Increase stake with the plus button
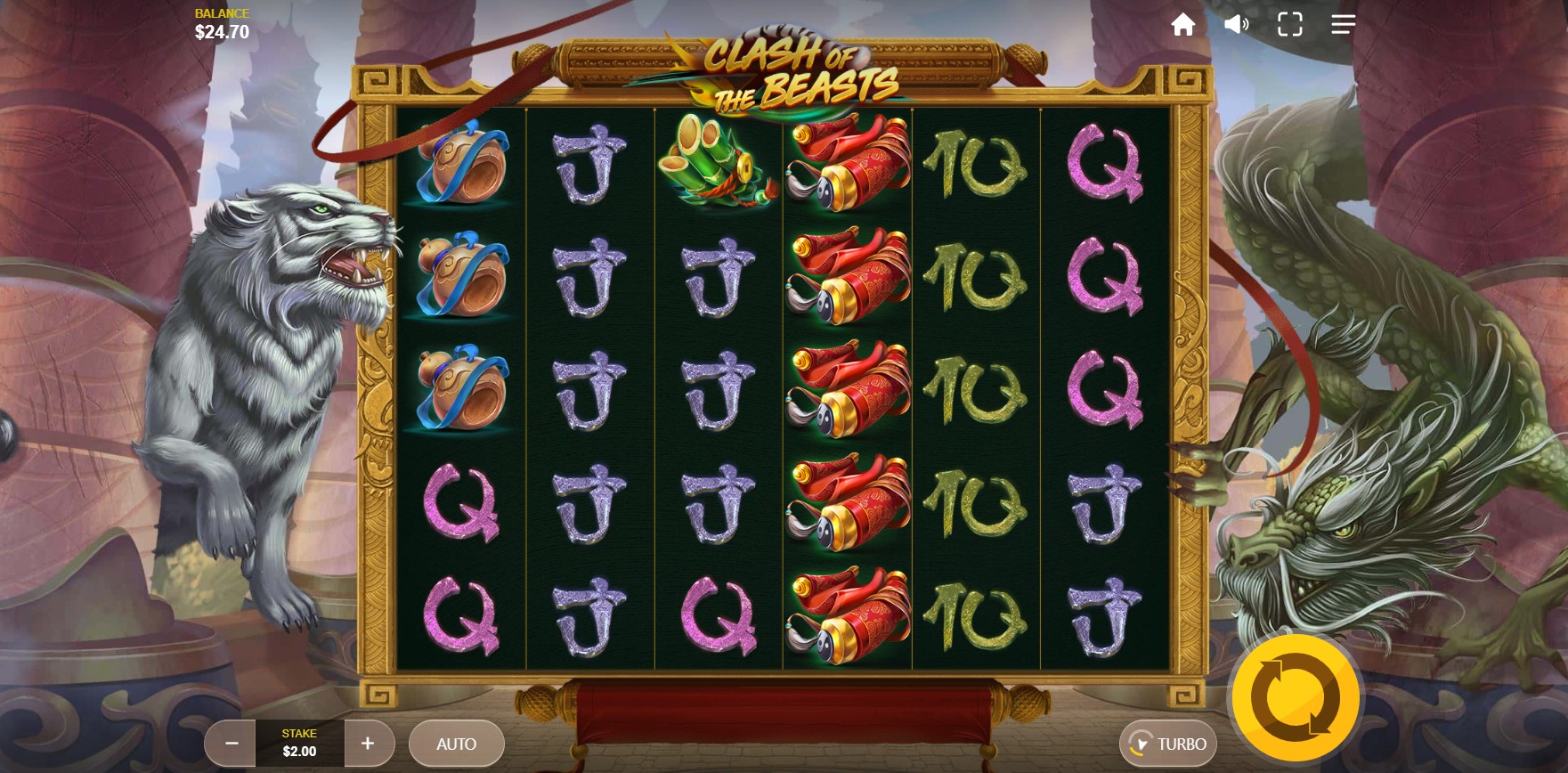Screen dimensions: 1568x773 (367, 743)
